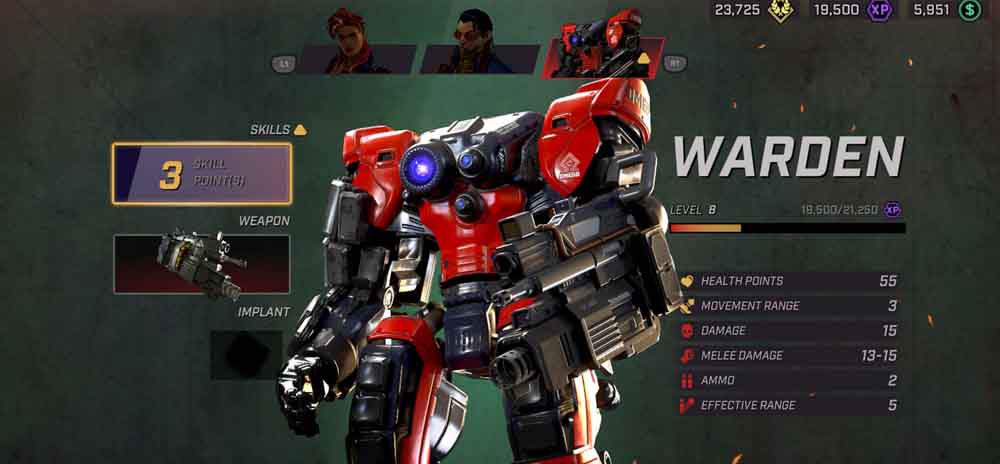Select the equipped weapon slot

coord(202,264)
